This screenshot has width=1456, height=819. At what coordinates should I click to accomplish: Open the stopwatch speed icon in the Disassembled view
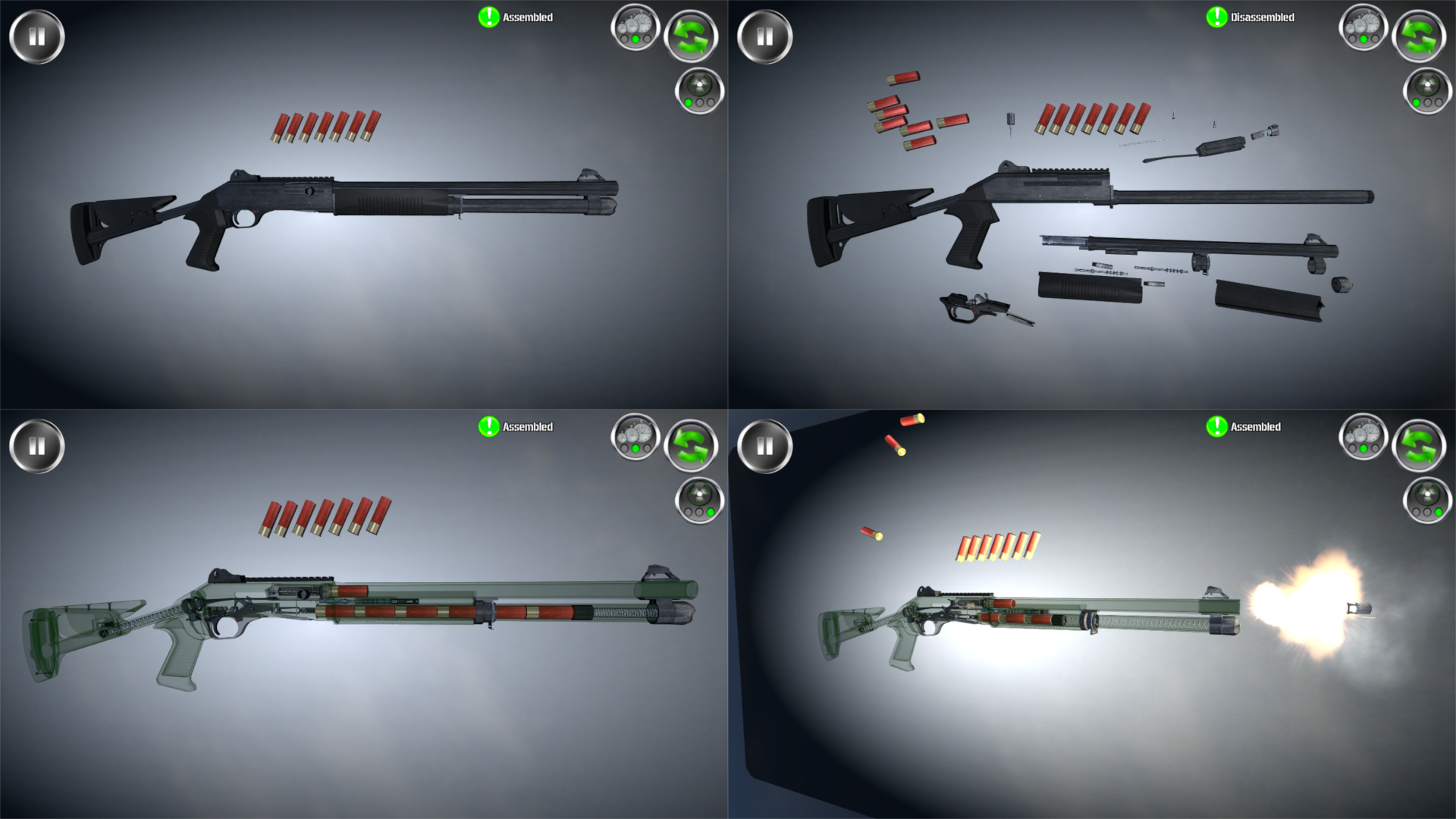1364,28
